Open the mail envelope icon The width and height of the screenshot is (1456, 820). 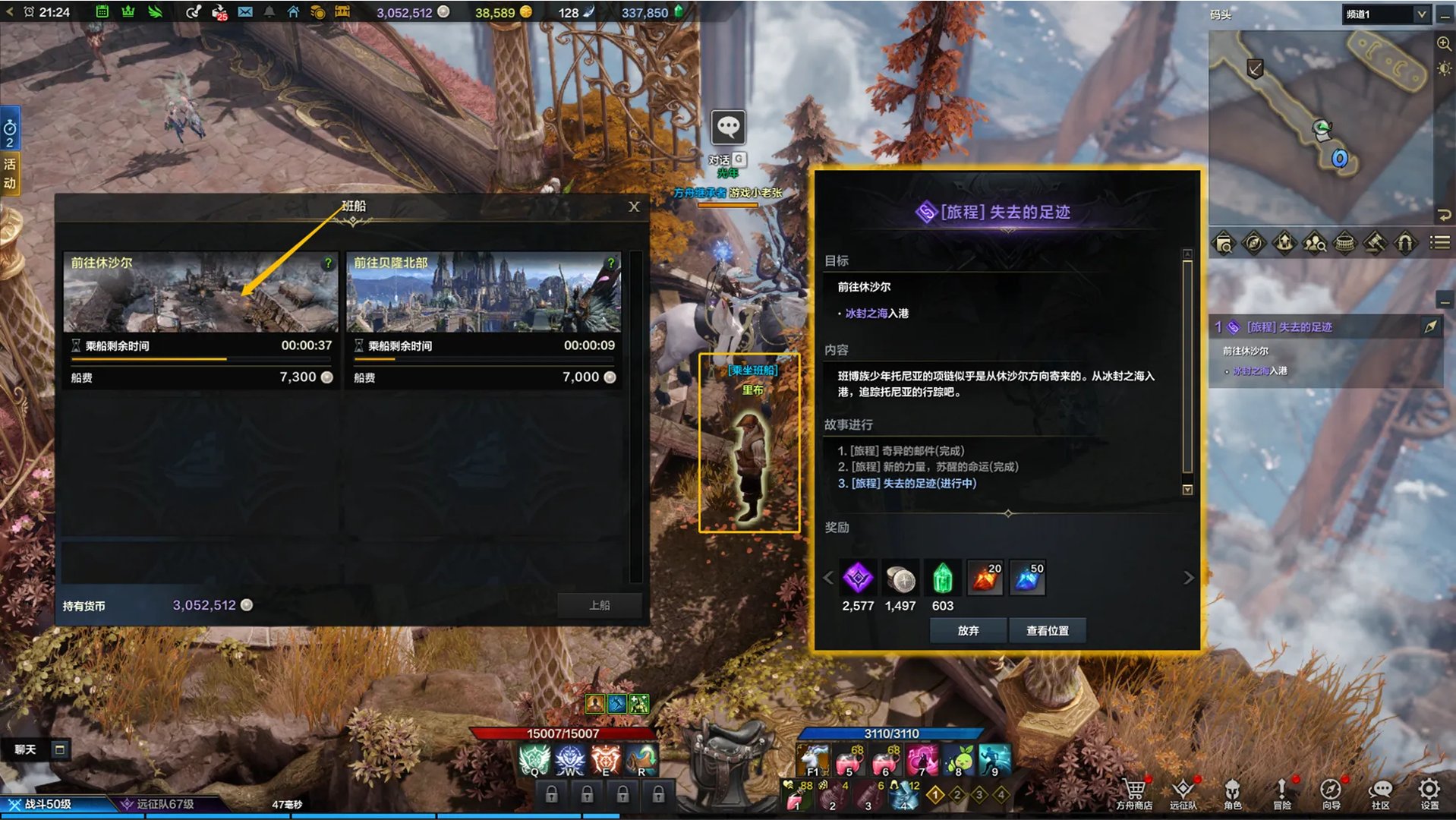pyautogui.click(x=244, y=12)
